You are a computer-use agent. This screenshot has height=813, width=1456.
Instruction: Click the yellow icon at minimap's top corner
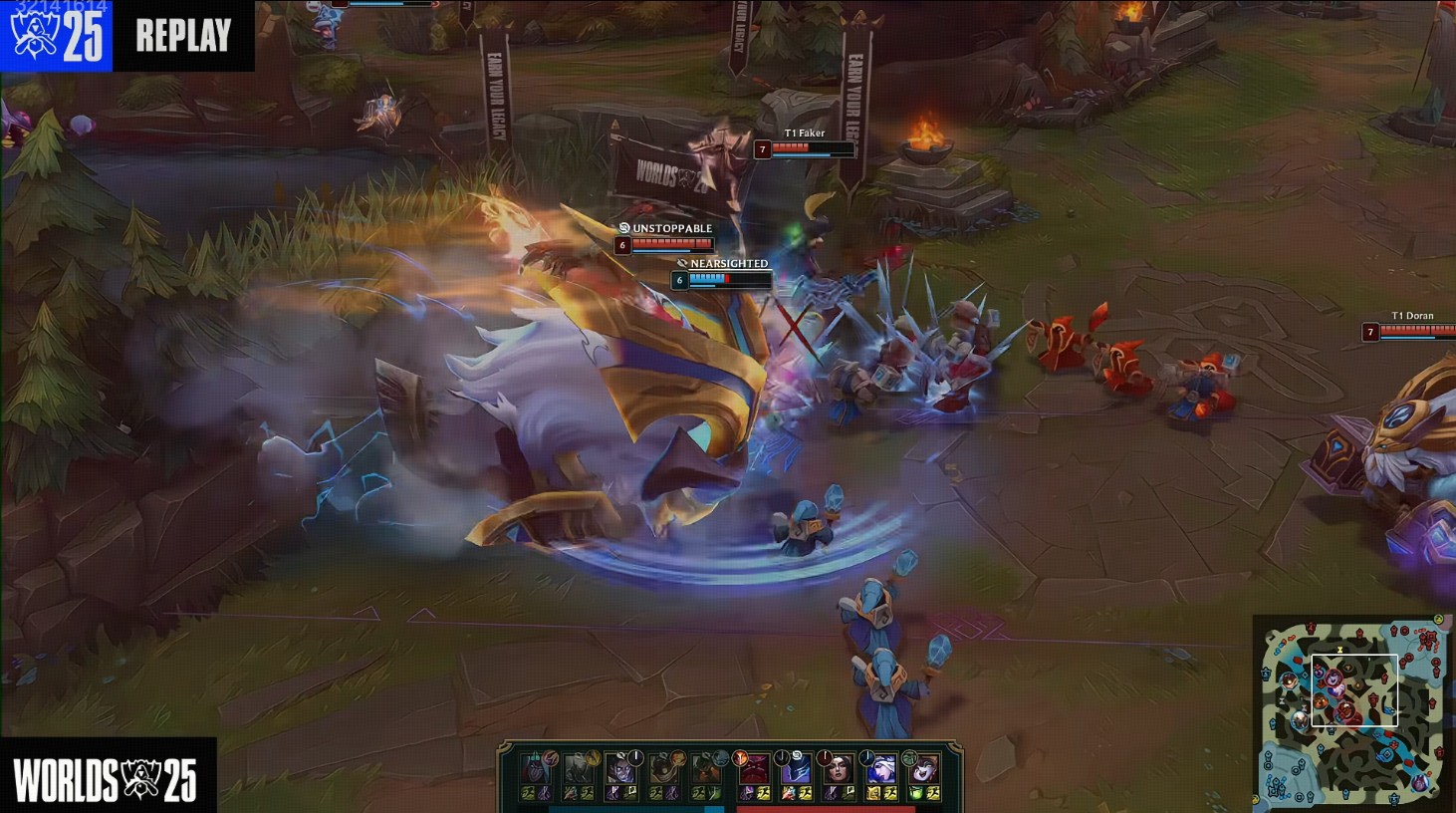coord(1438,620)
